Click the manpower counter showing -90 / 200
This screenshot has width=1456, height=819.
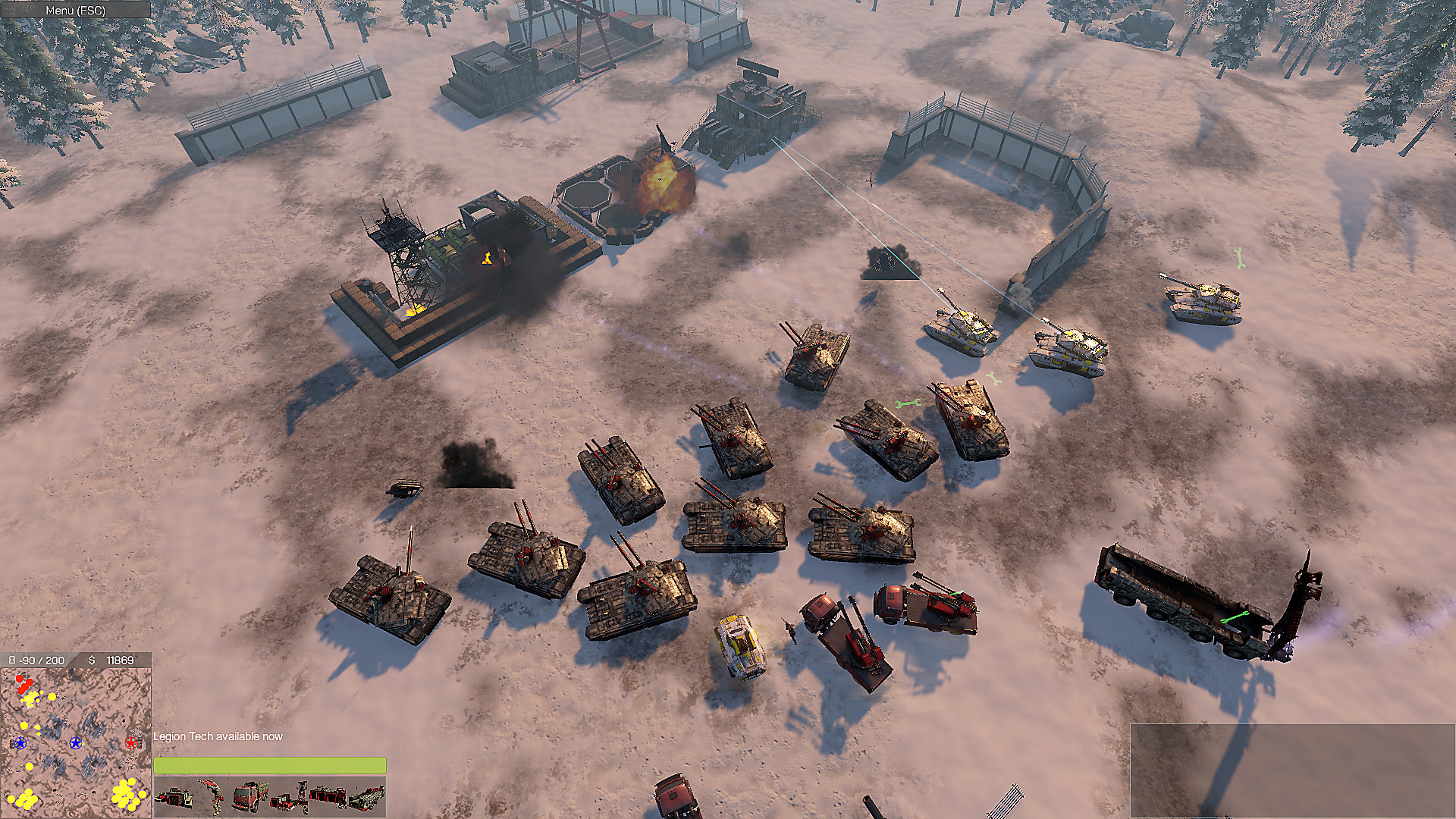pyautogui.click(x=36, y=660)
